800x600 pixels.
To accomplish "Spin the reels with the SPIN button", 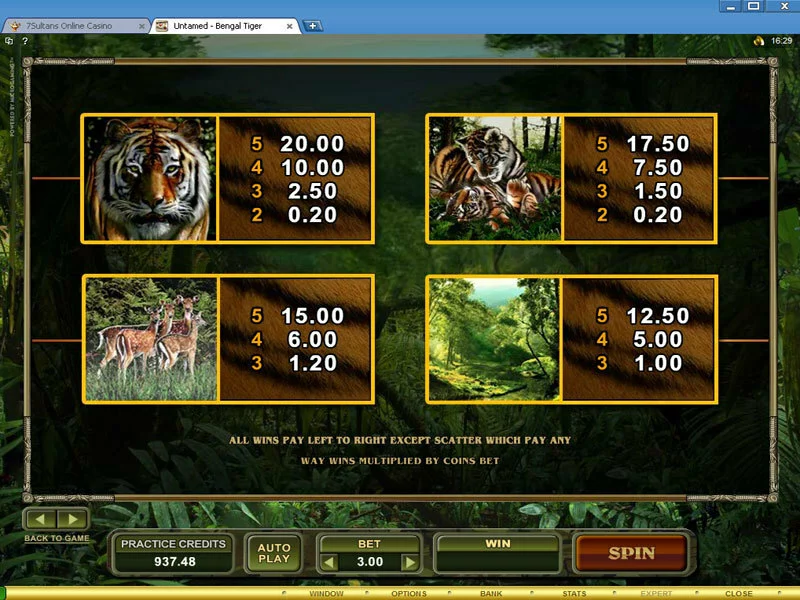I will (x=631, y=552).
